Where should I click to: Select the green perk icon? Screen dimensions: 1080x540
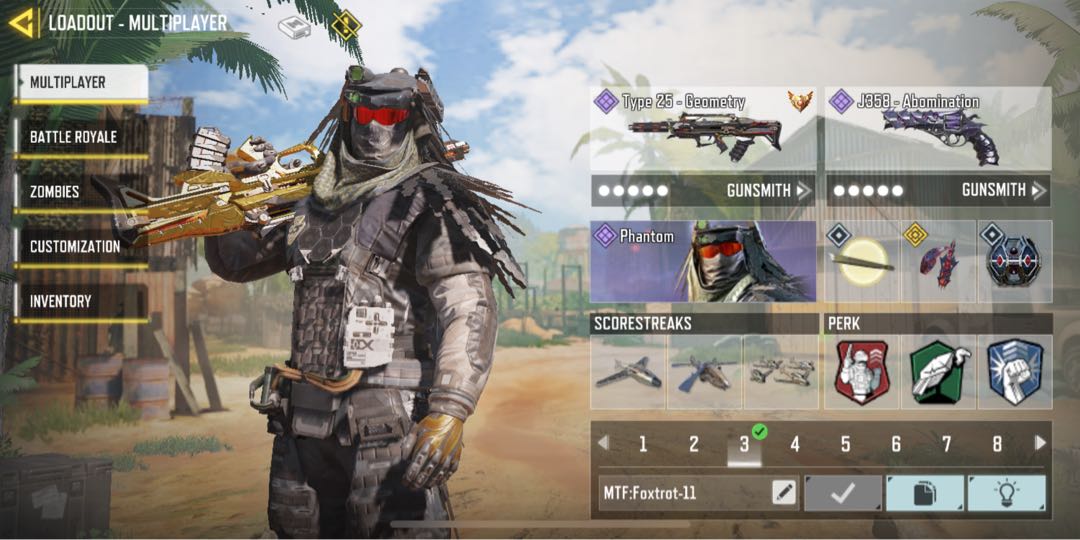[938, 372]
